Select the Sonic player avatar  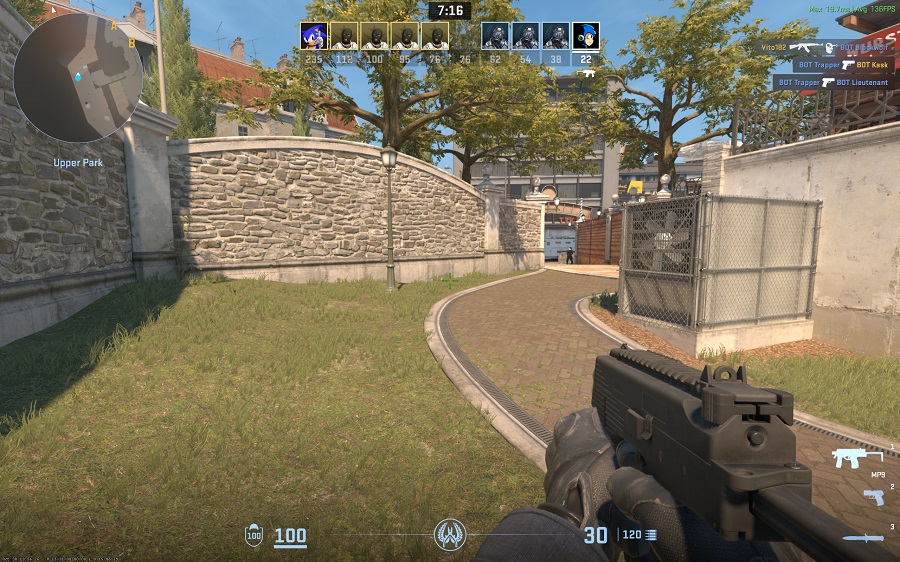314,36
